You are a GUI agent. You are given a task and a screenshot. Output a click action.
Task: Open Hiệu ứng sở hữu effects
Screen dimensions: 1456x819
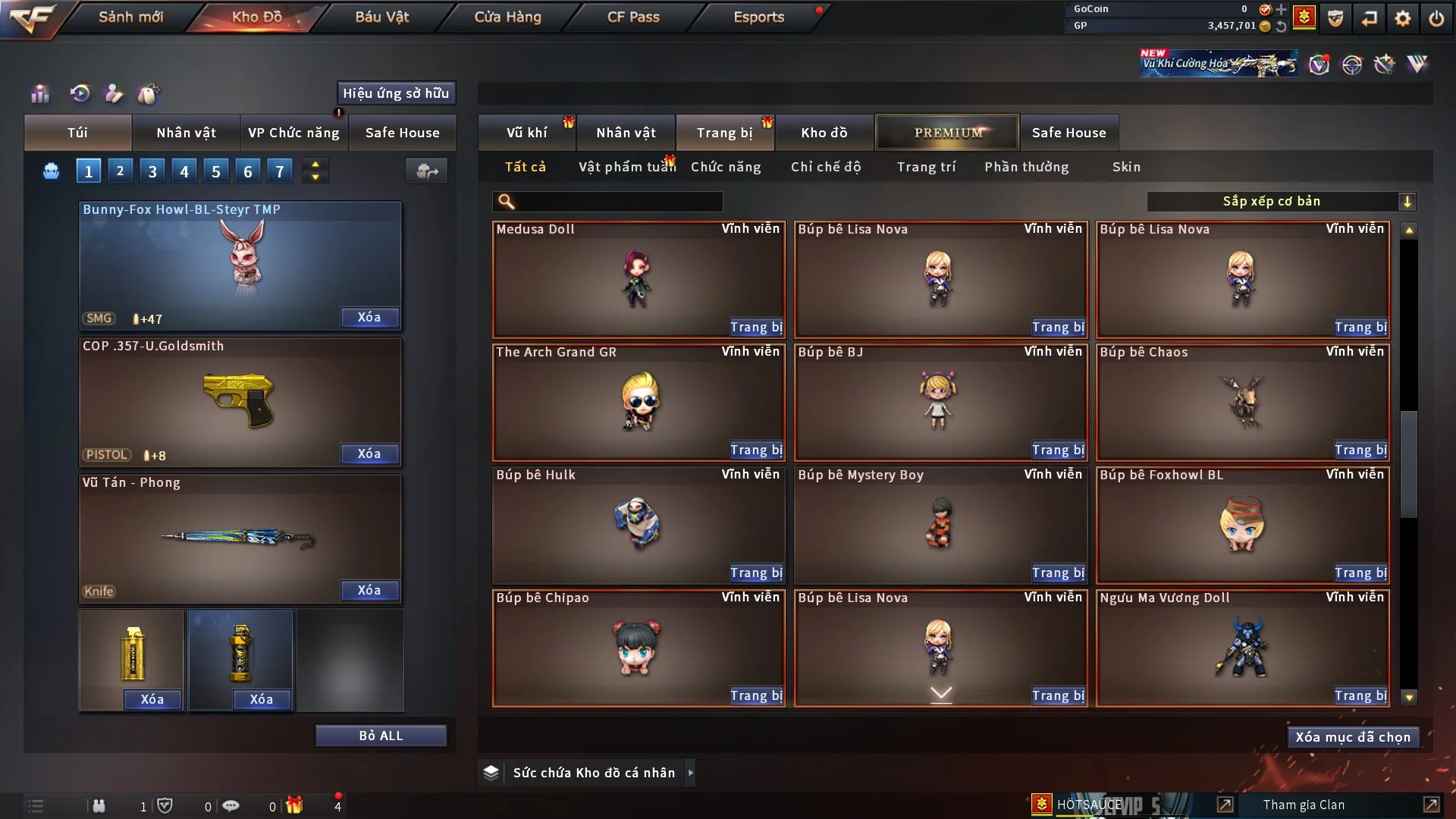[x=396, y=93]
